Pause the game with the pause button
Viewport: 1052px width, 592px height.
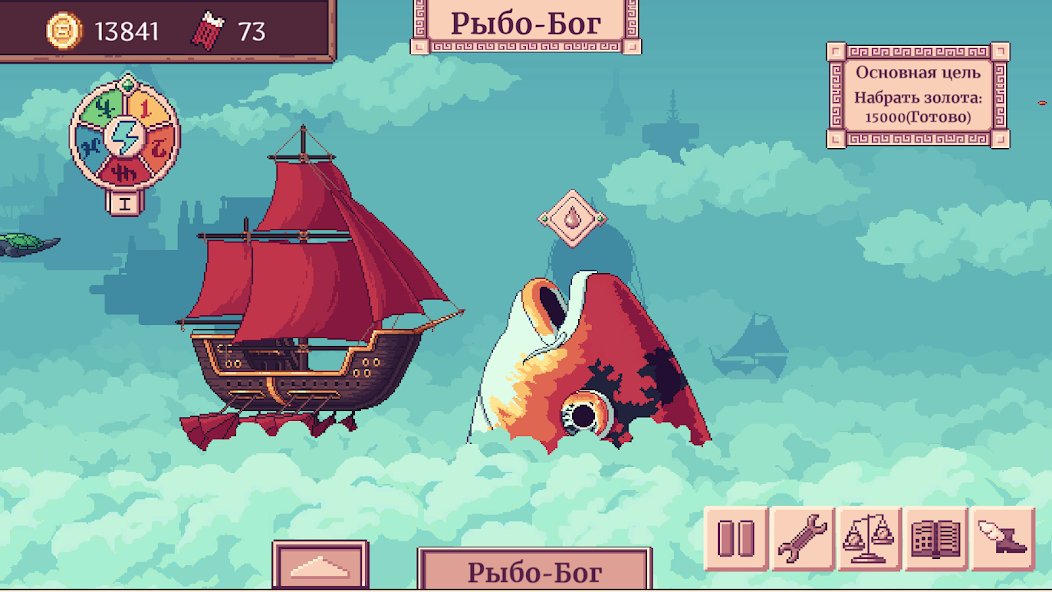736,539
